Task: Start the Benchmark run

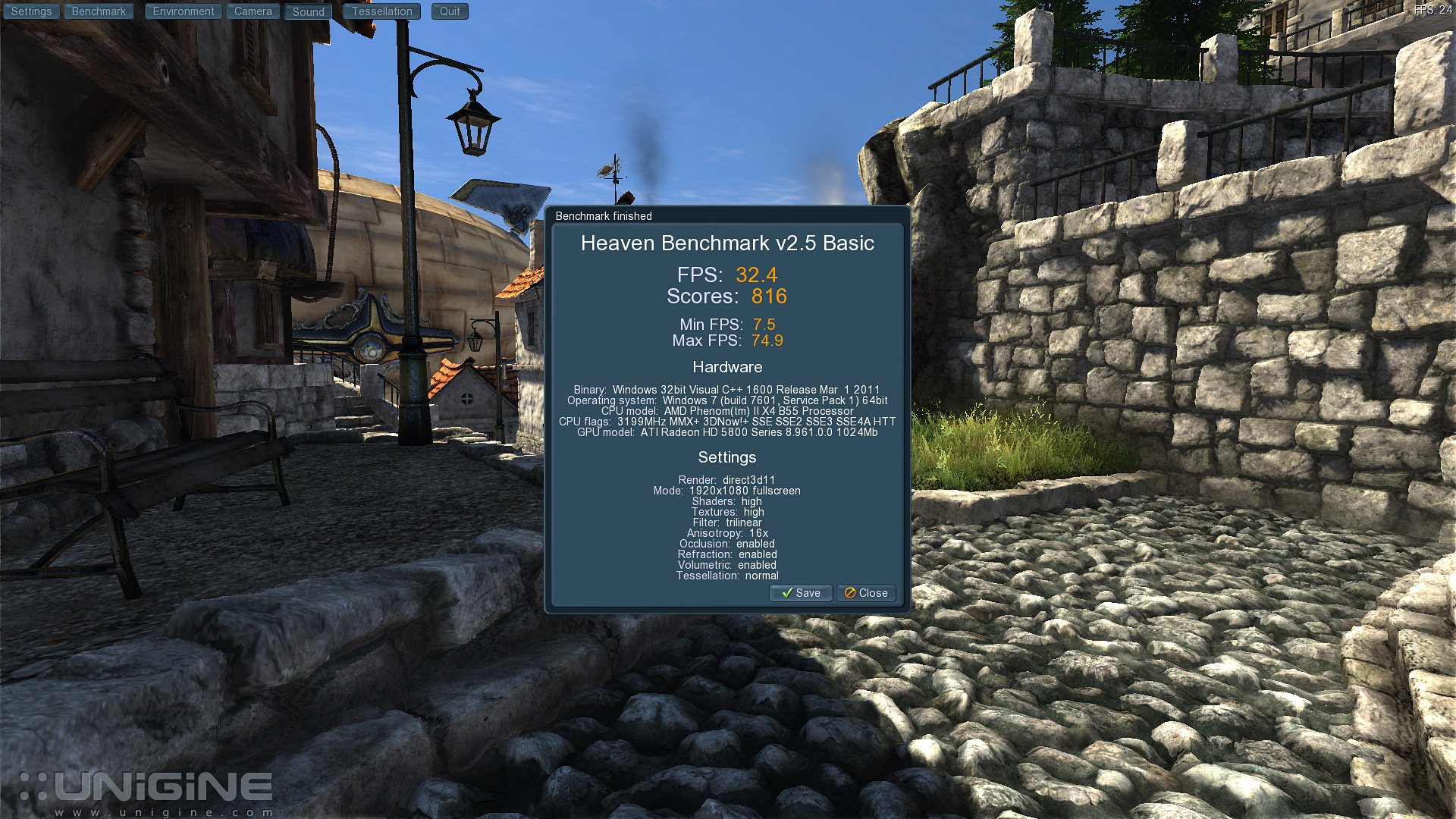Action: coord(99,11)
